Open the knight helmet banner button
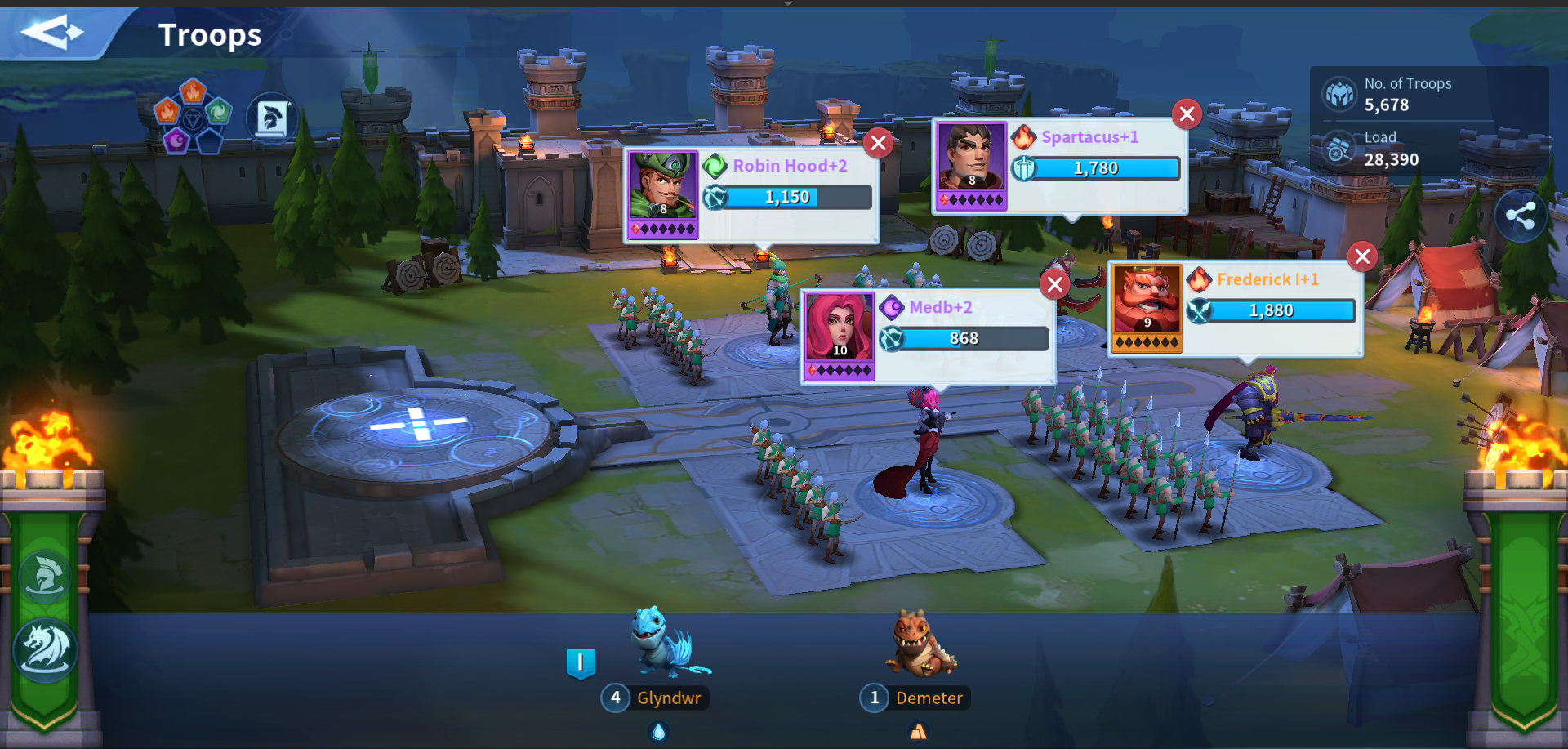This screenshot has height=749, width=1568. coord(44,577)
